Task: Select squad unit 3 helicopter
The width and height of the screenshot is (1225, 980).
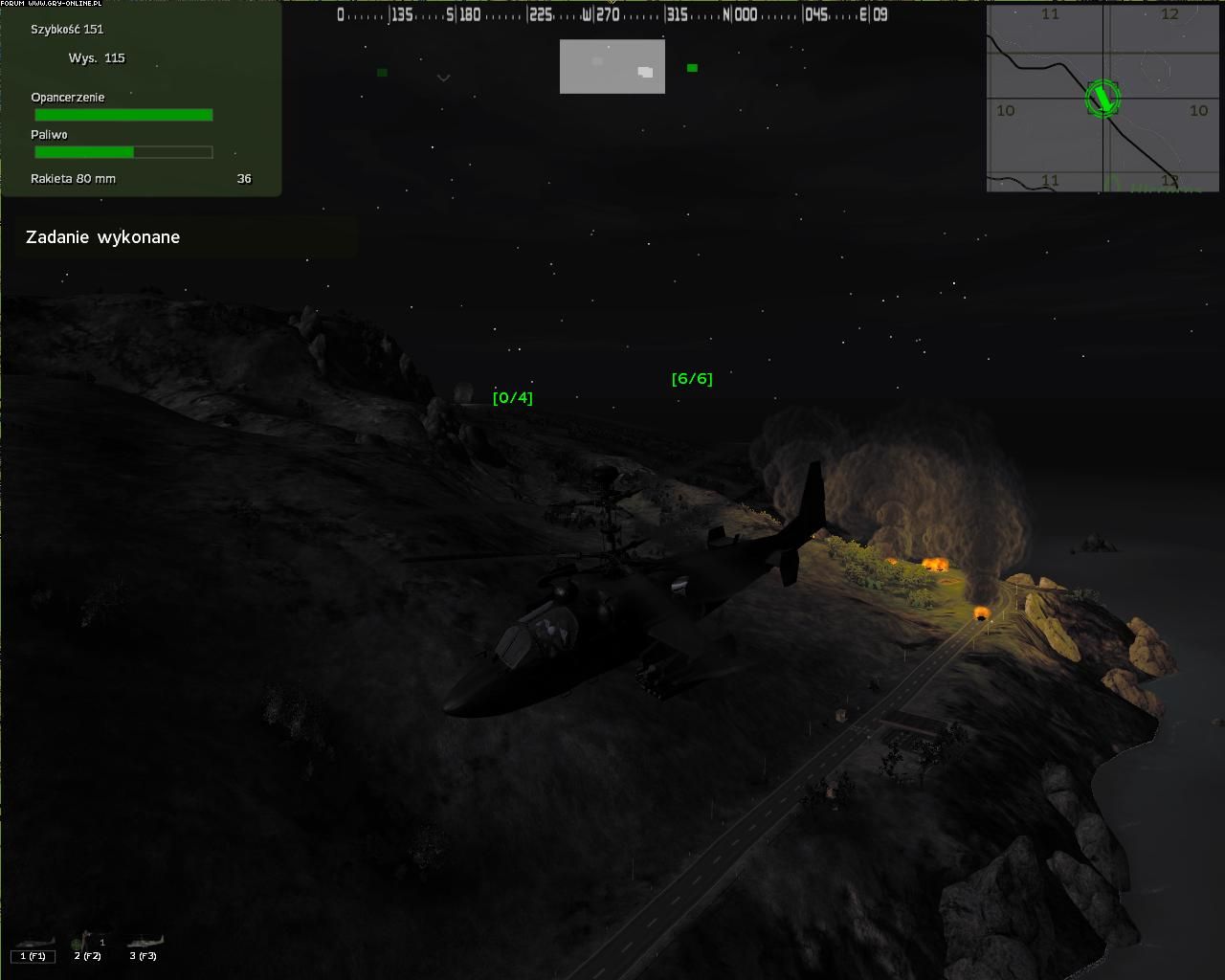Action: [144, 947]
